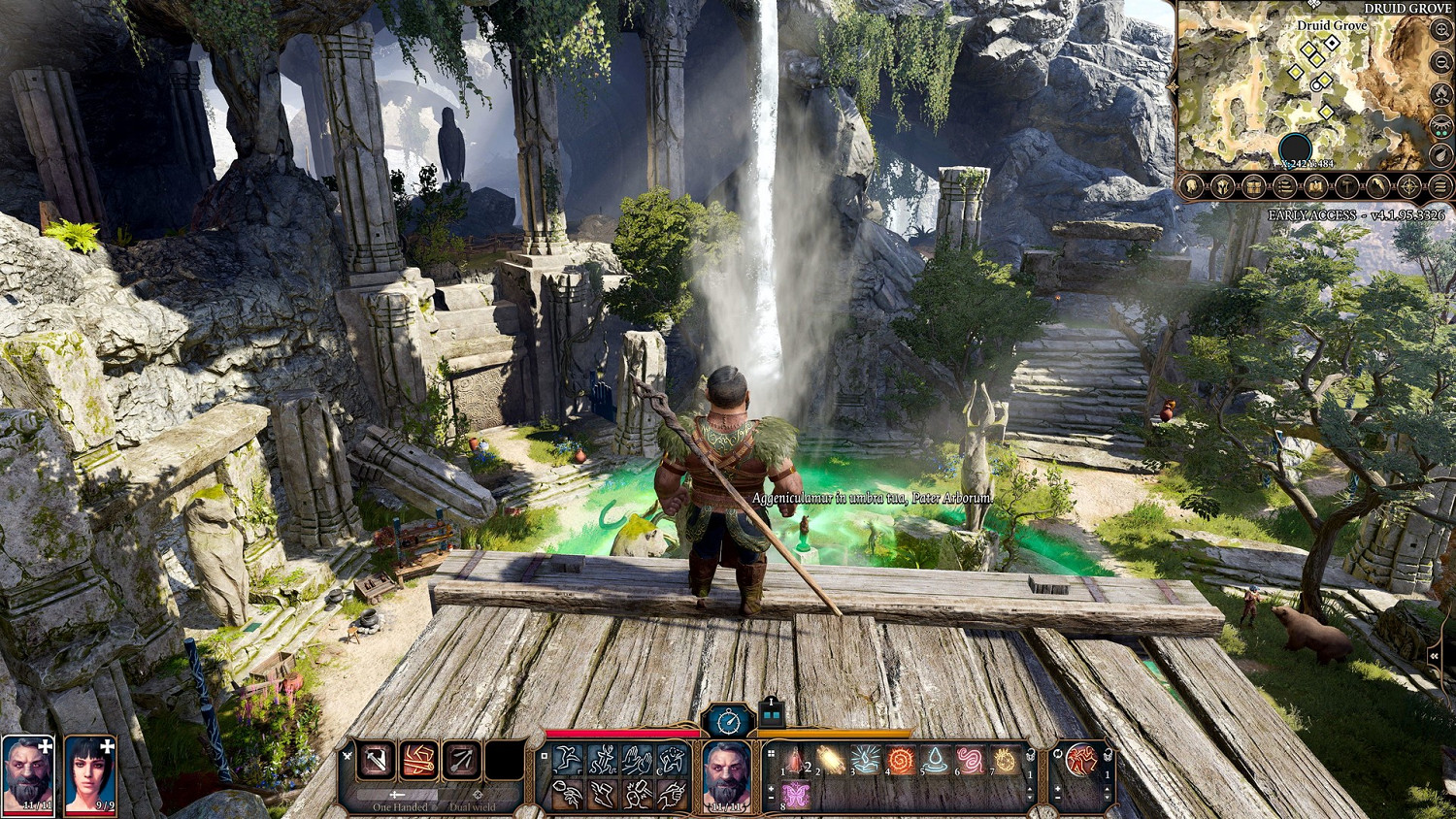The width and height of the screenshot is (1456, 819).
Task: Use the Jump action icon
Action: [x=568, y=761]
